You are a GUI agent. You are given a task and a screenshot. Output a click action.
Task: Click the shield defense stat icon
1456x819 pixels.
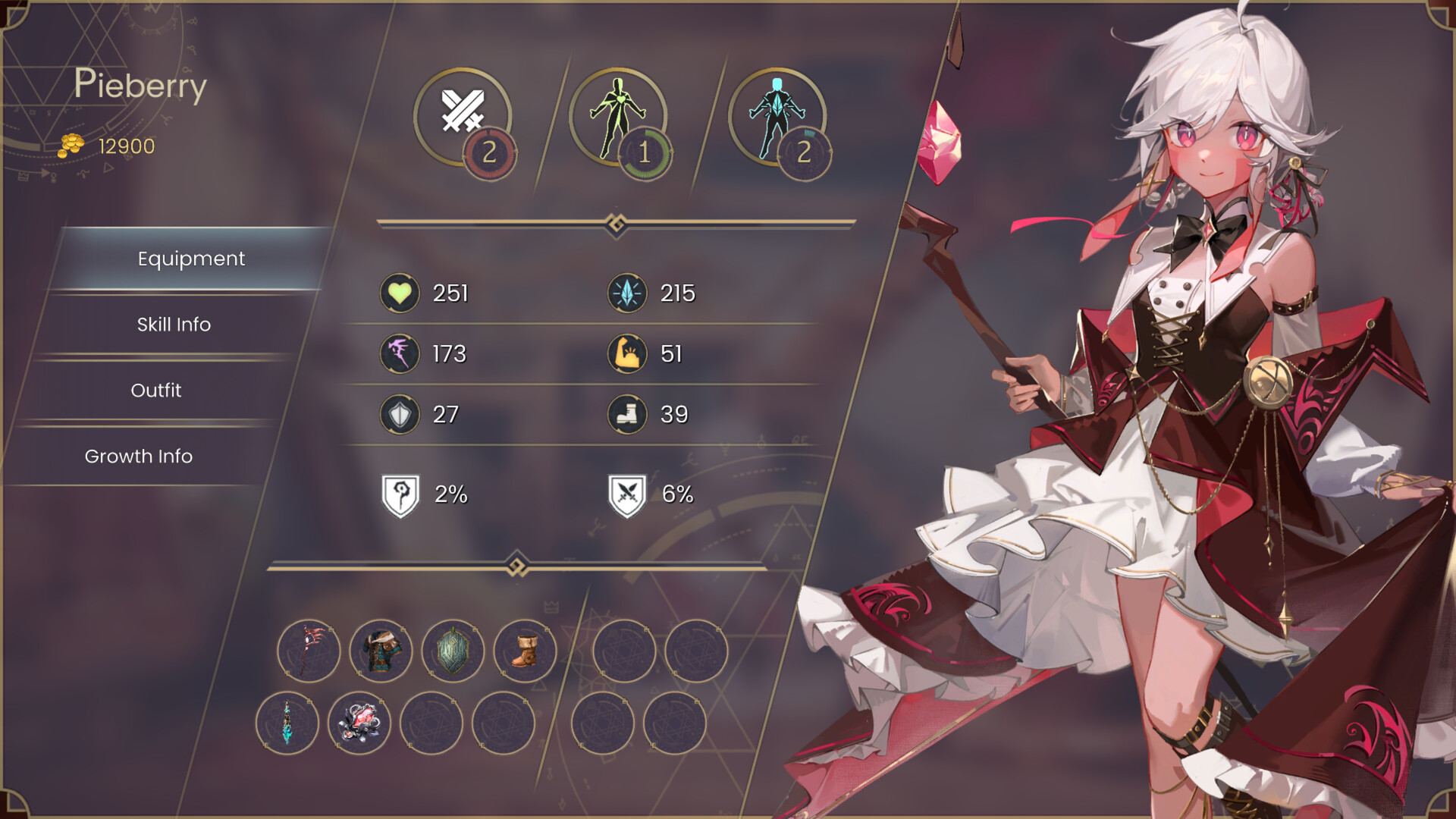pyautogui.click(x=400, y=415)
